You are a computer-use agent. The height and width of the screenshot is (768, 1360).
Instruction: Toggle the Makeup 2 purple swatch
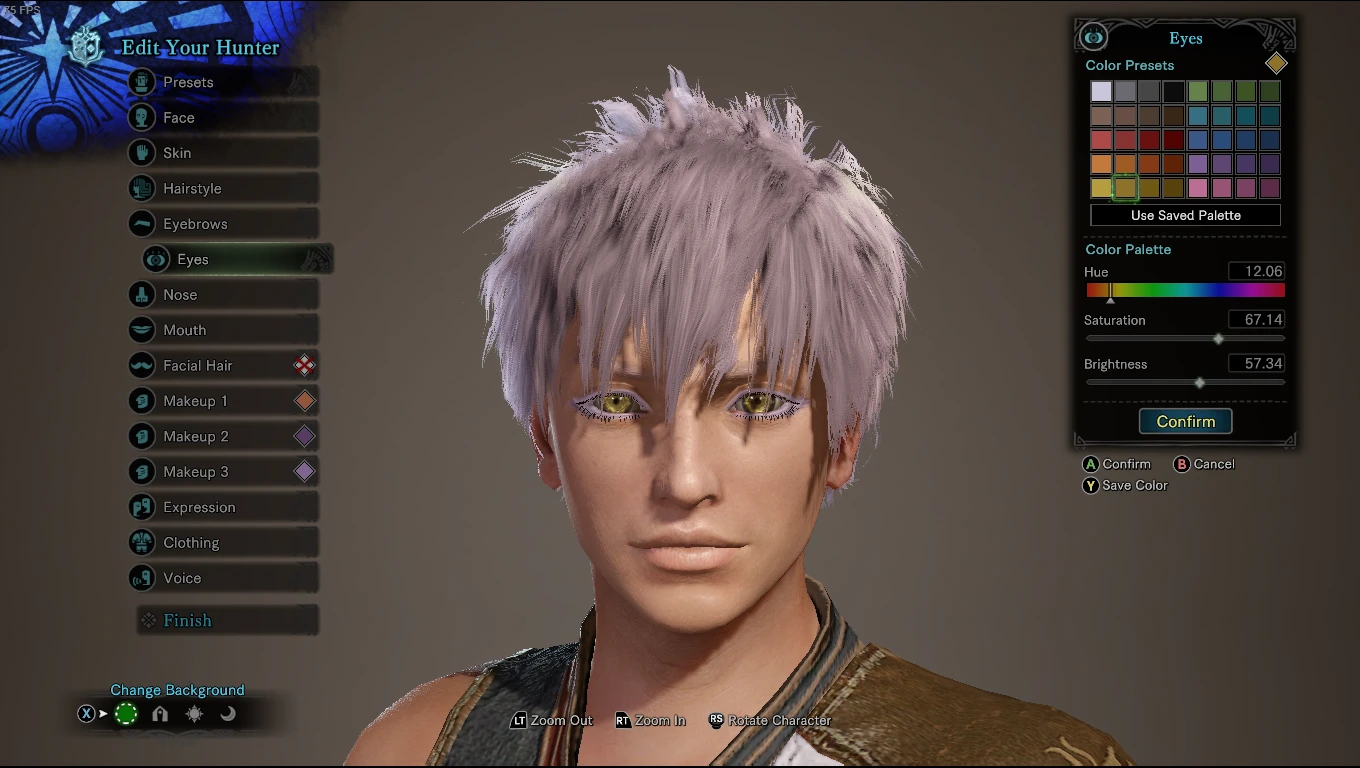click(305, 436)
